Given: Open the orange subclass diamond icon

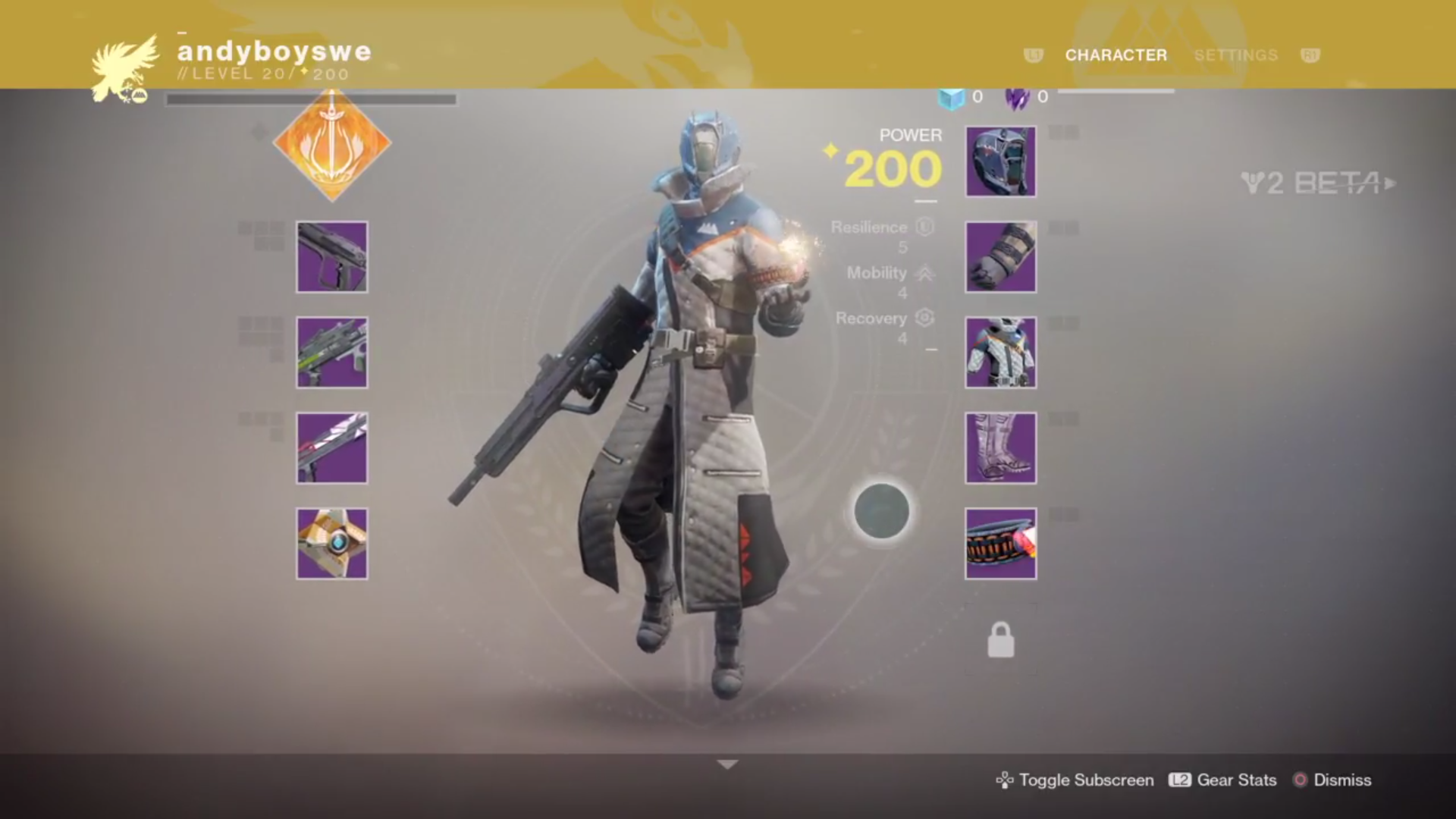Looking at the screenshot, I should coord(332,144).
